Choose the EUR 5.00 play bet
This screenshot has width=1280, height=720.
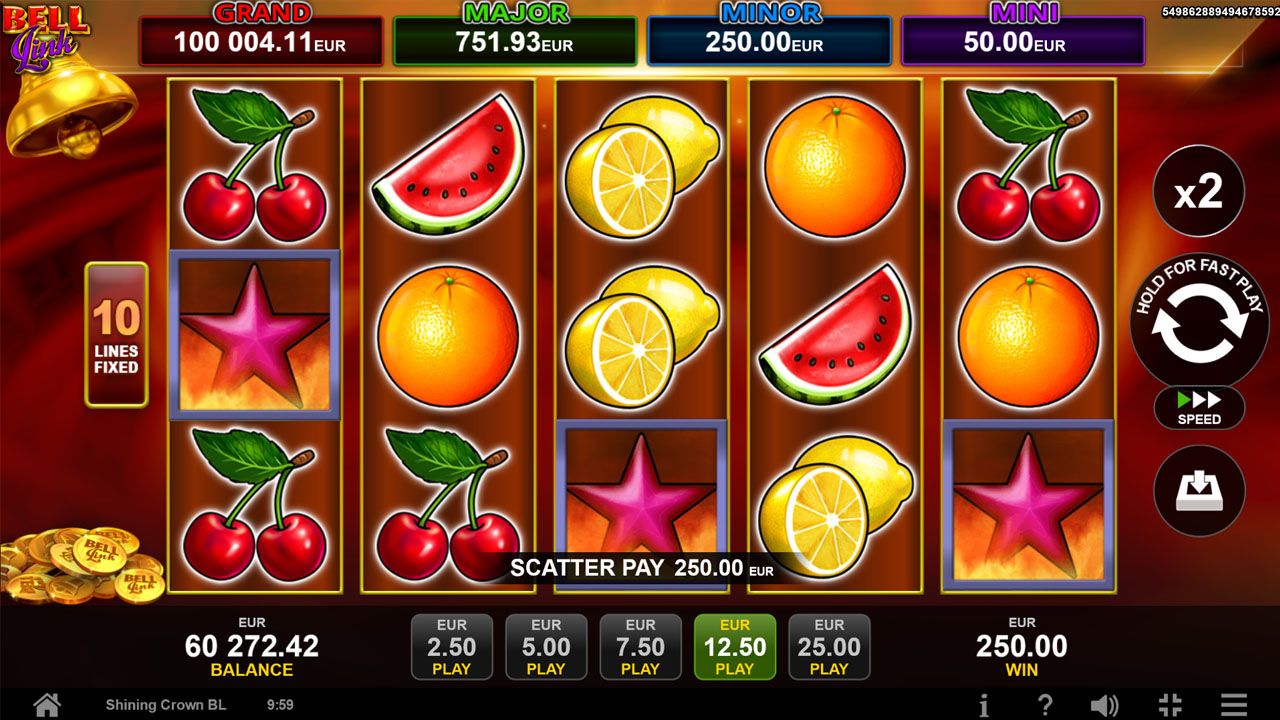(x=546, y=647)
